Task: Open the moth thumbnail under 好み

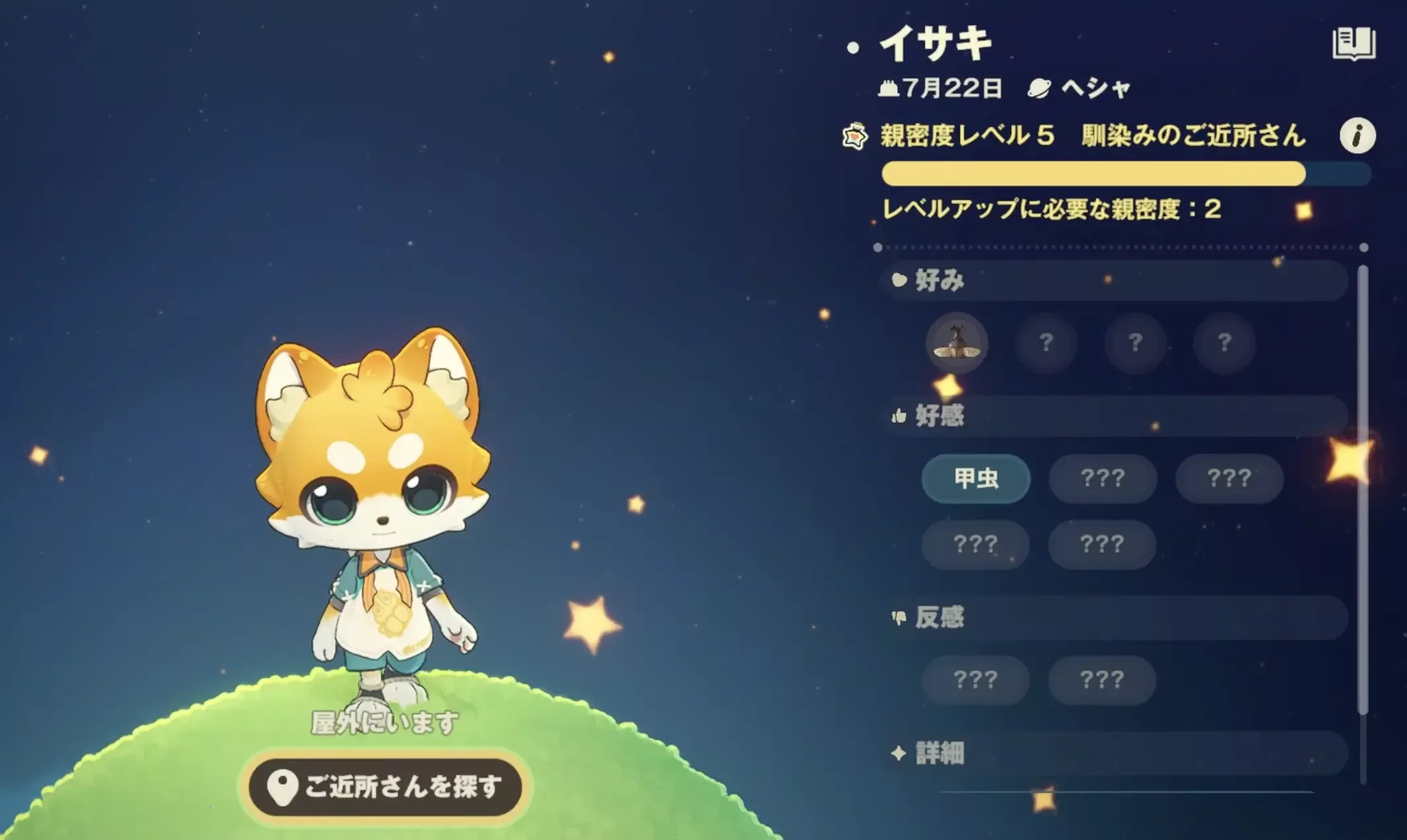Action: tap(956, 343)
